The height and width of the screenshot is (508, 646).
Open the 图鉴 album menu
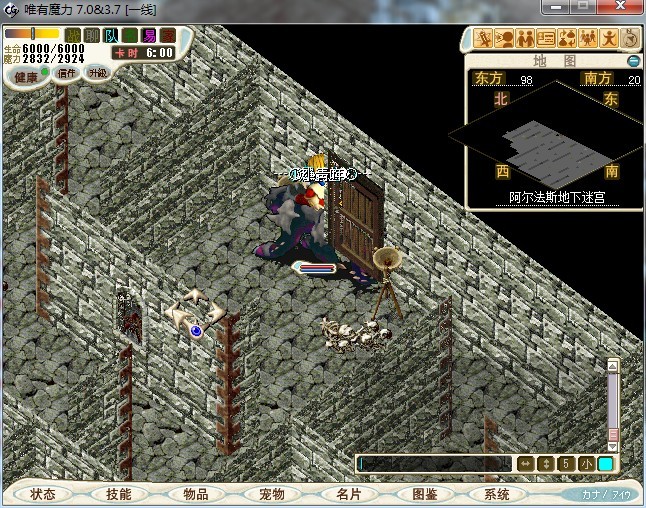(x=424, y=494)
